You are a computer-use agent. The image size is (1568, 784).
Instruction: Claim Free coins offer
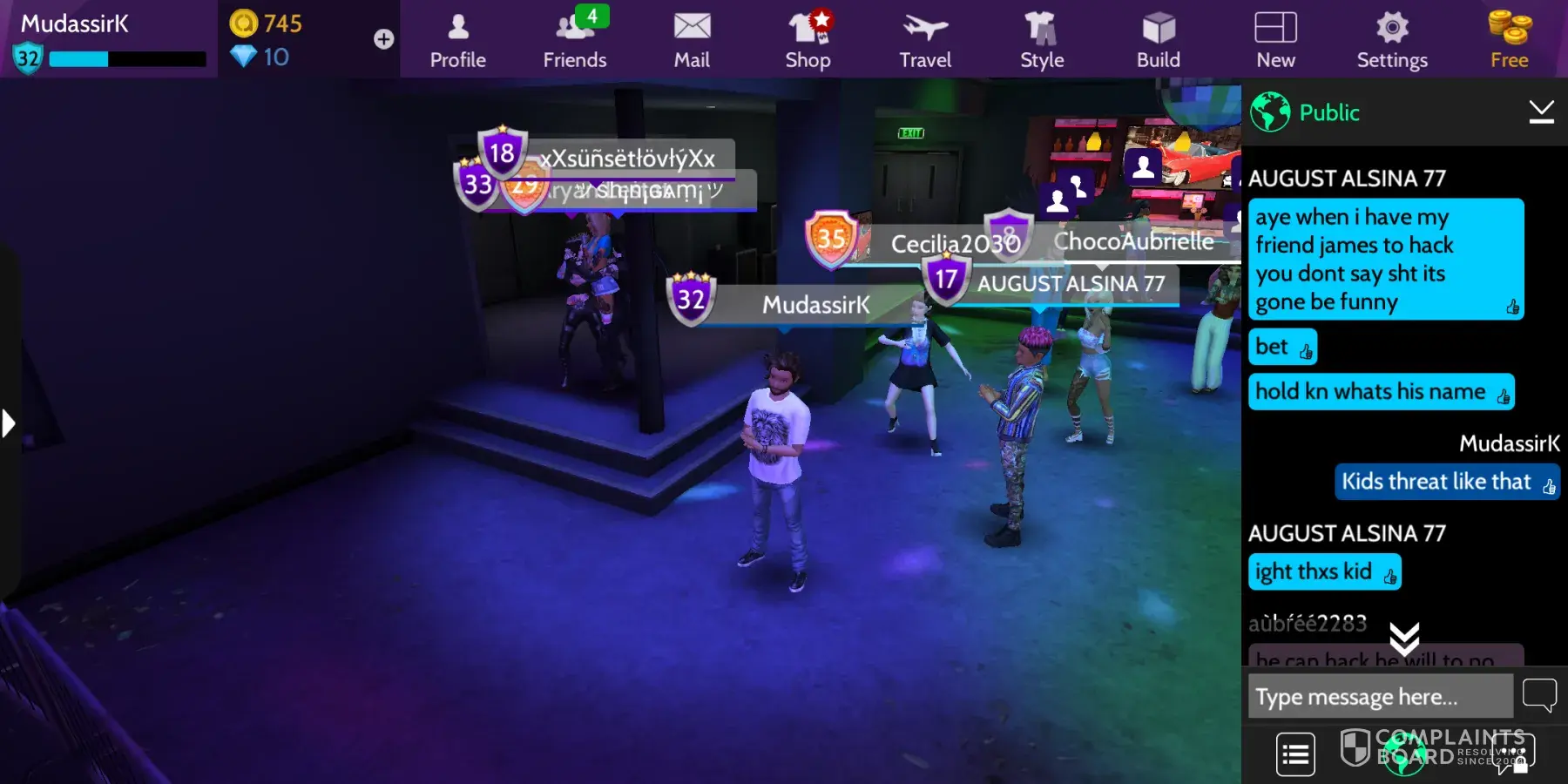coord(1509,40)
